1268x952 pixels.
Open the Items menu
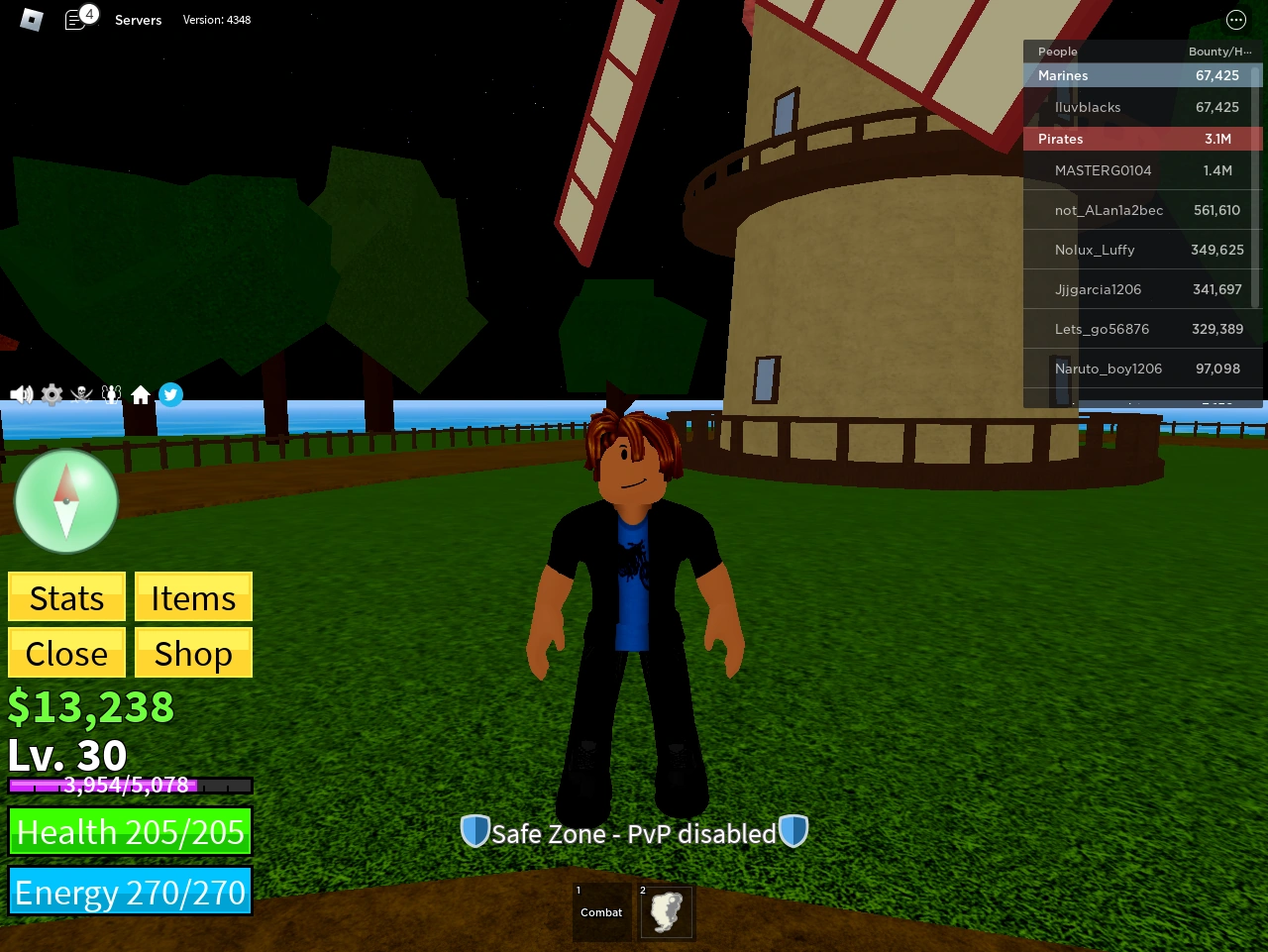[x=193, y=597]
